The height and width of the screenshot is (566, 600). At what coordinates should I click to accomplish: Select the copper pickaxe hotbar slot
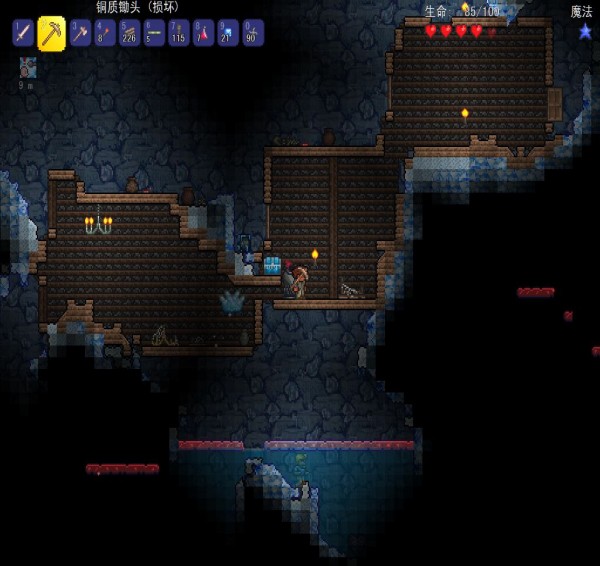point(51,33)
